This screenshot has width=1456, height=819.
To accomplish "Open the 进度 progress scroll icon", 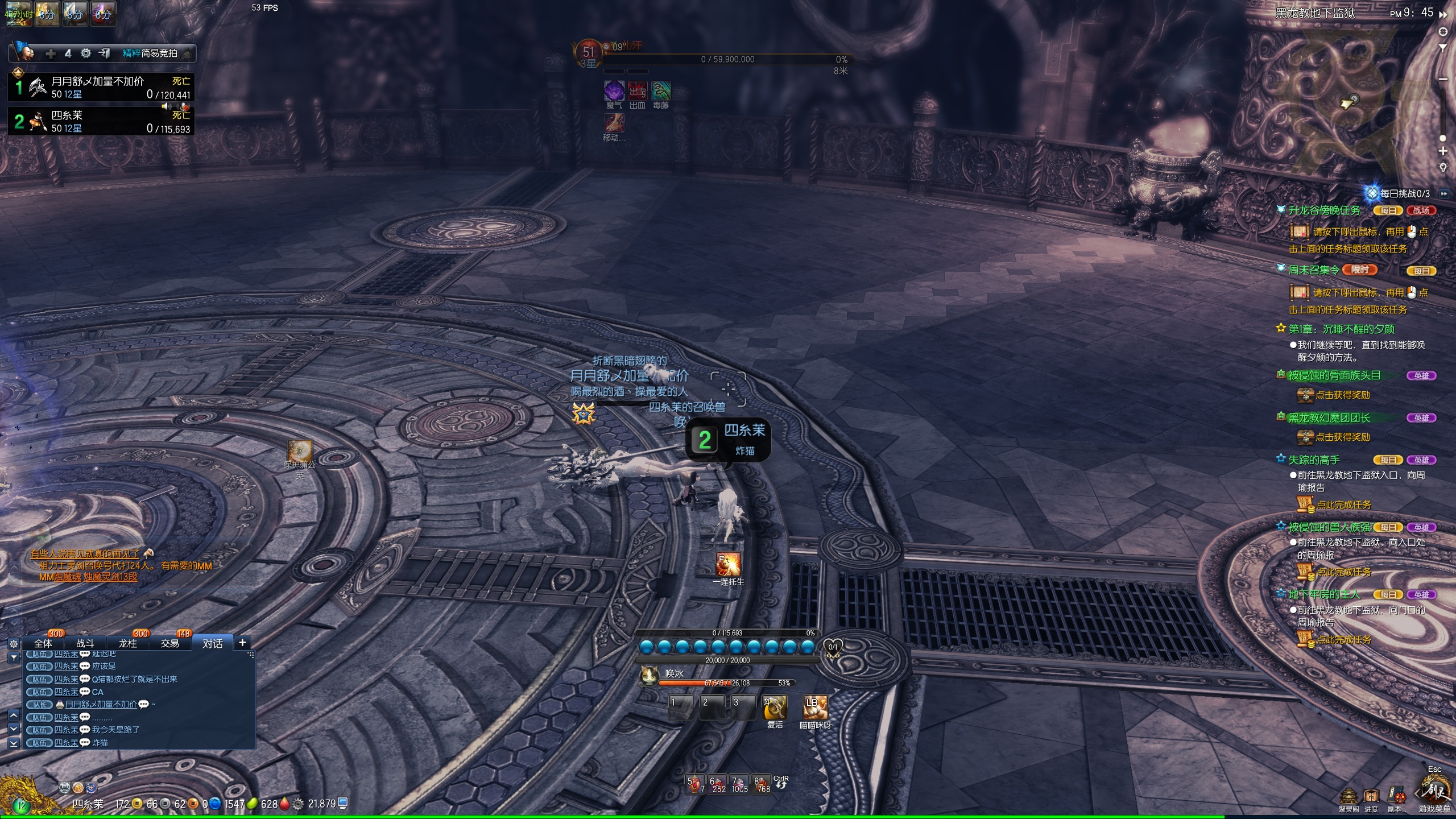I will coord(1371,797).
